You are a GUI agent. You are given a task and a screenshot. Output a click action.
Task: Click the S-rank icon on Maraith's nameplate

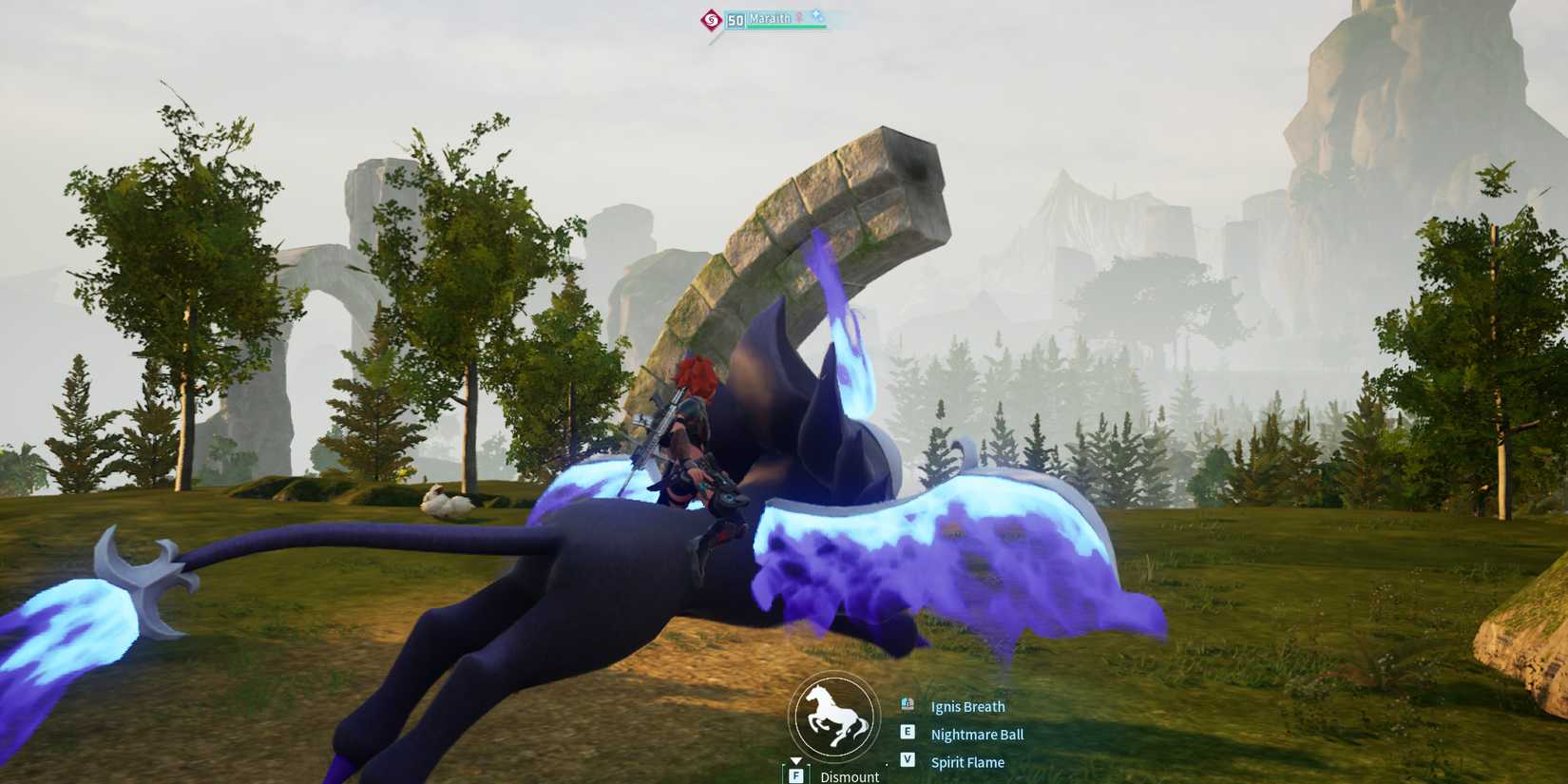712,18
